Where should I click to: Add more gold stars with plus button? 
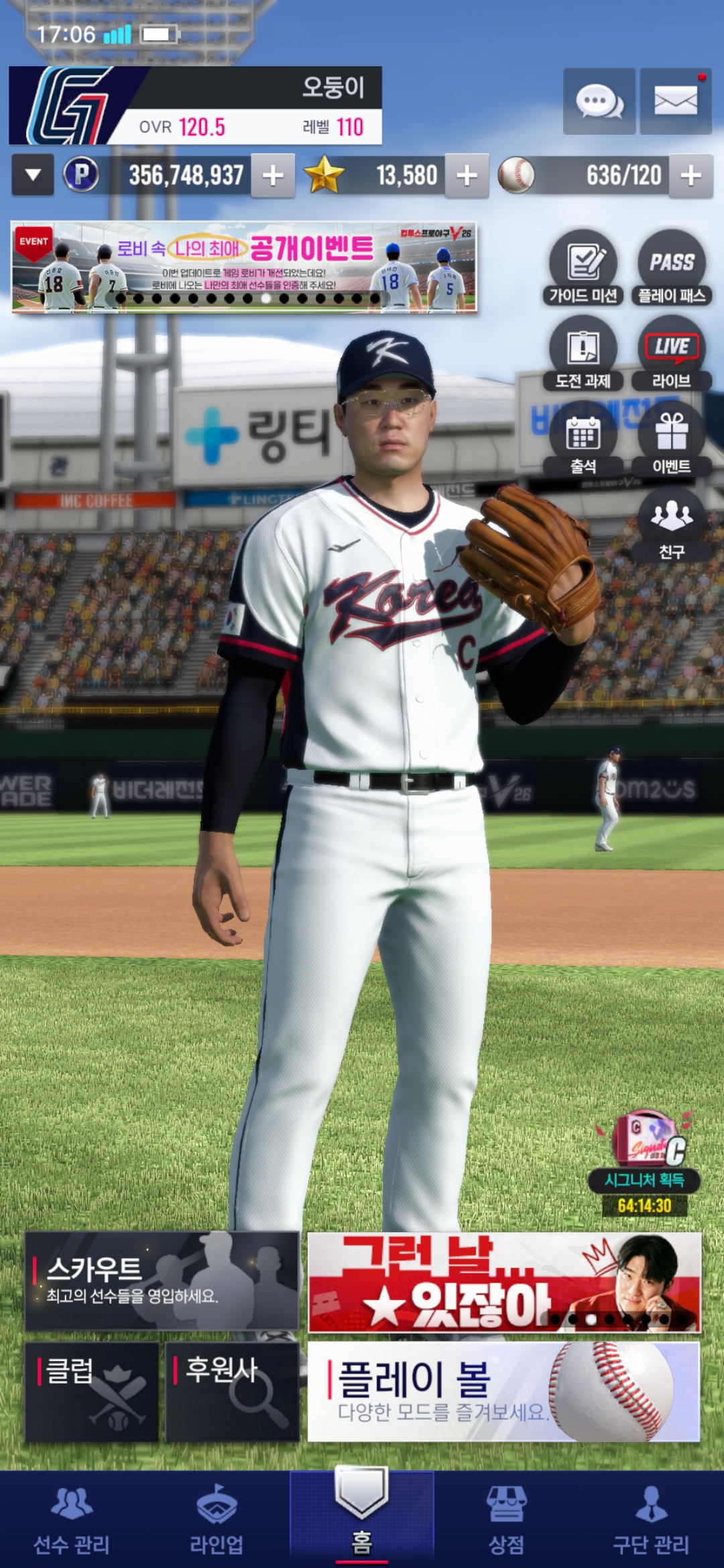point(467,176)
